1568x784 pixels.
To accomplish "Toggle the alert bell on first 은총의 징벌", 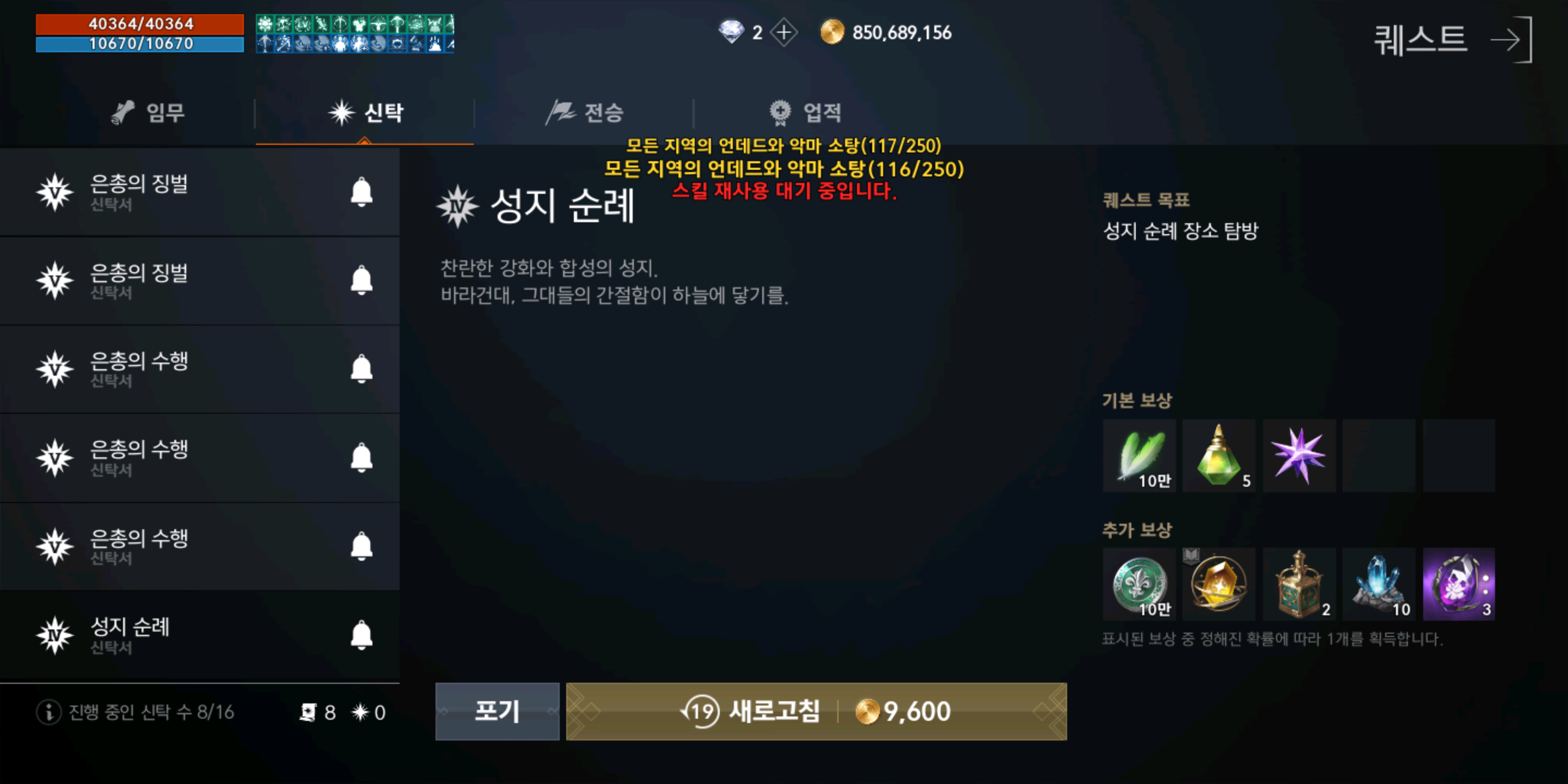I will pyautogui.click(x=360, y=192).
